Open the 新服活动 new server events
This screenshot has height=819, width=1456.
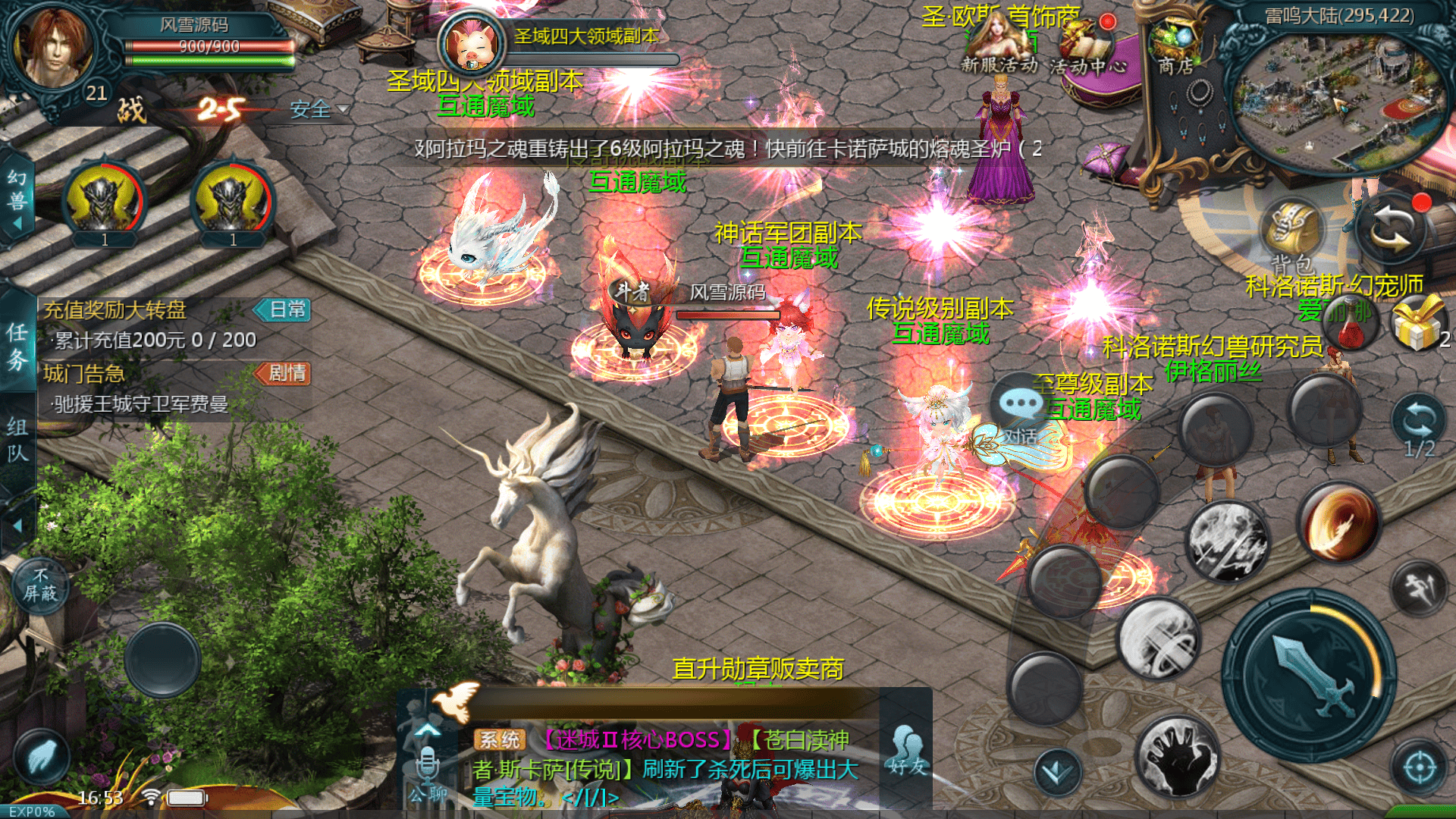999,45
